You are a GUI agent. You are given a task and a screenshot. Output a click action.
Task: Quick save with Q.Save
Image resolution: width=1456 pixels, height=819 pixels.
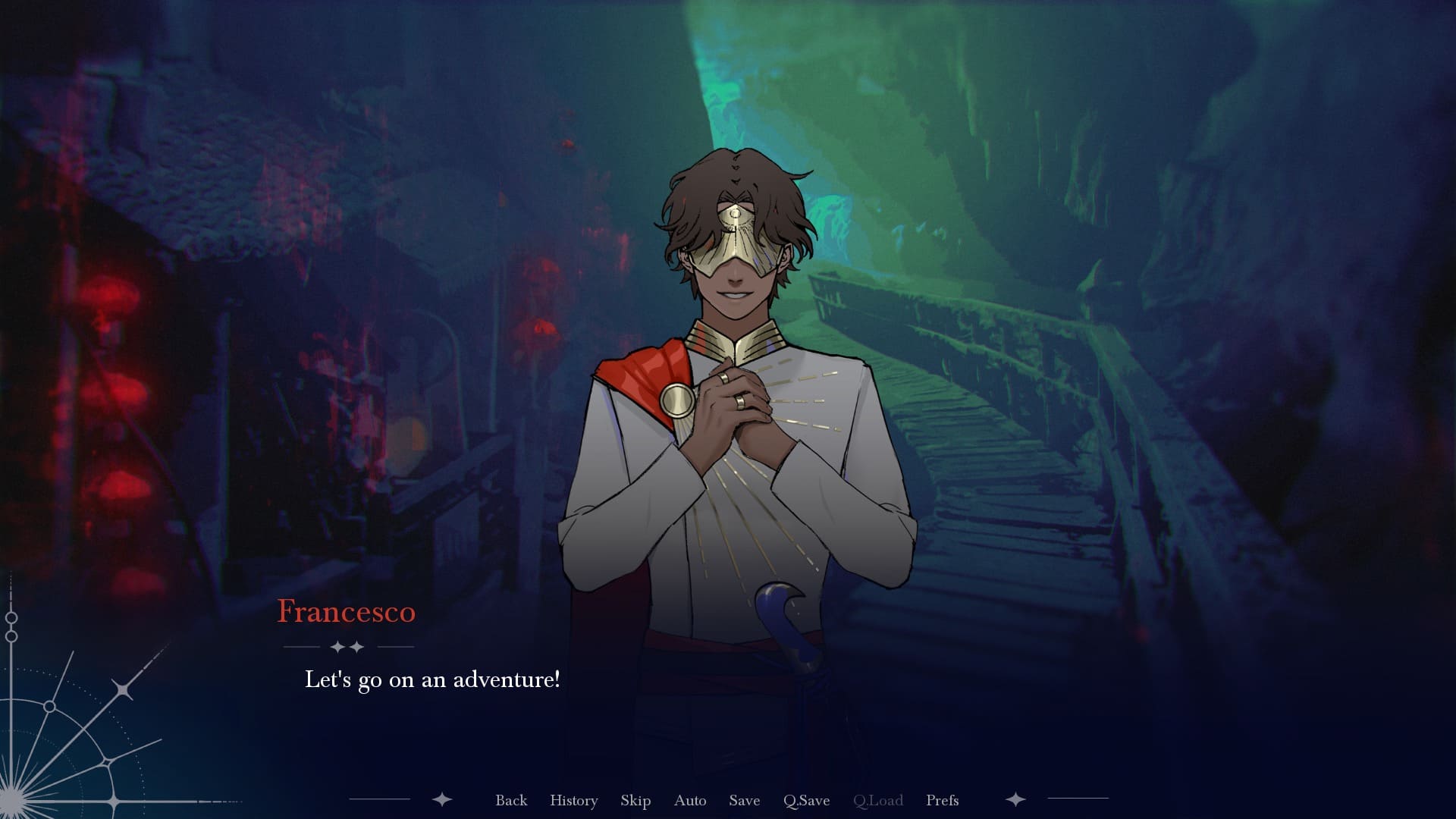point(806,800)
